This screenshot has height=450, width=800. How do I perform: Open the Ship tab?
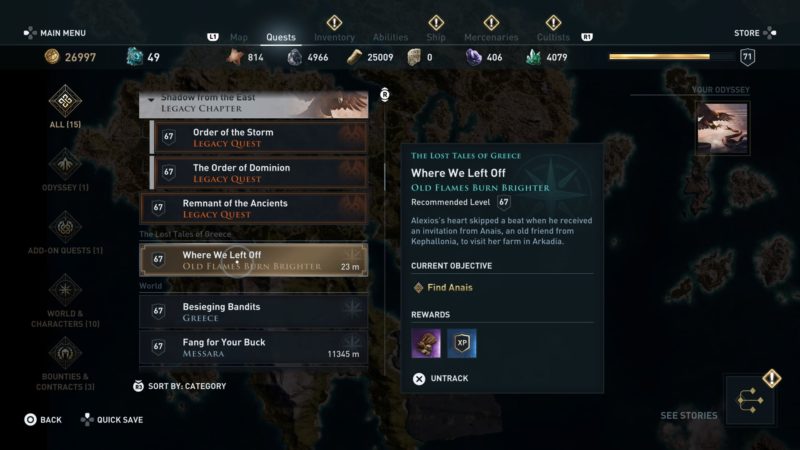tap(436, 38)
